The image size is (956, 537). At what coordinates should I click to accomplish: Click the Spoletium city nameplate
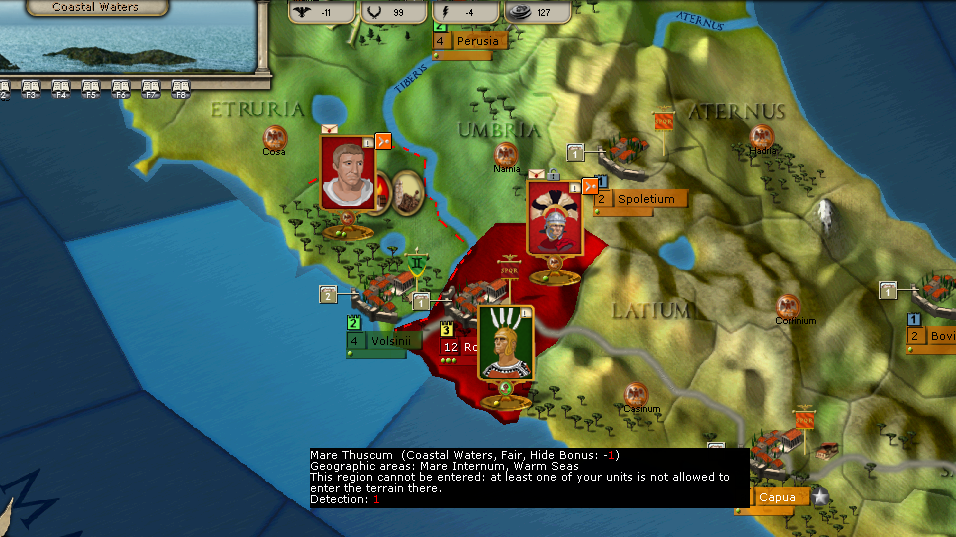pyautogui.click(x=645, y=199)
